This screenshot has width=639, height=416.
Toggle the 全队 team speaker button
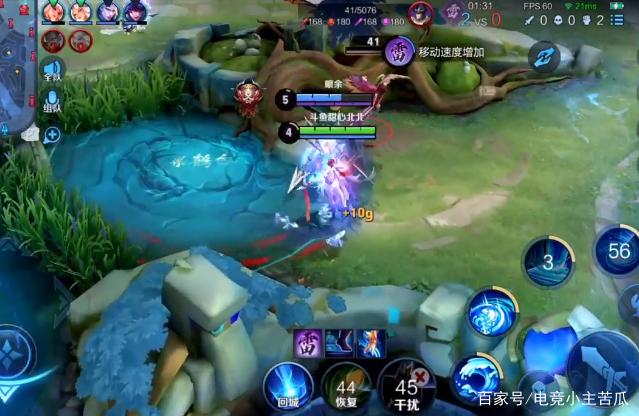point(51,70)
